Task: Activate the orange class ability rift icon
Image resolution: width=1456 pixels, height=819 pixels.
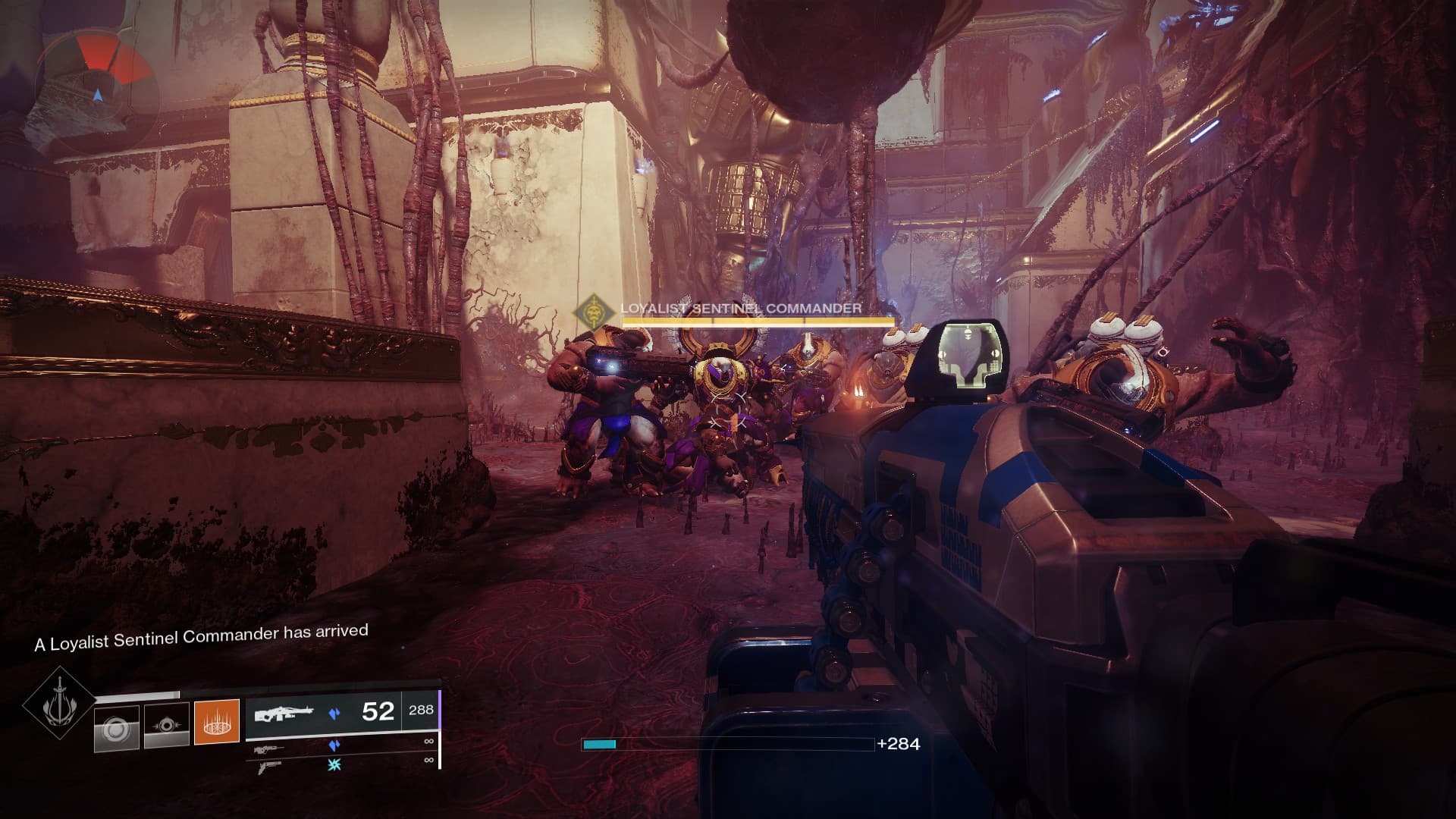Action: click(217, 721)
